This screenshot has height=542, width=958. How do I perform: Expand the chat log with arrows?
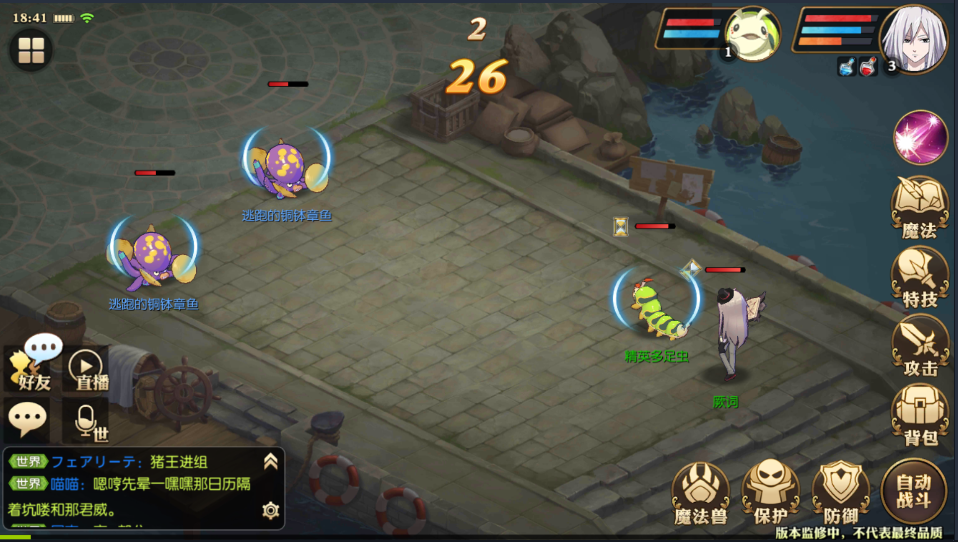tap(270, 461)
